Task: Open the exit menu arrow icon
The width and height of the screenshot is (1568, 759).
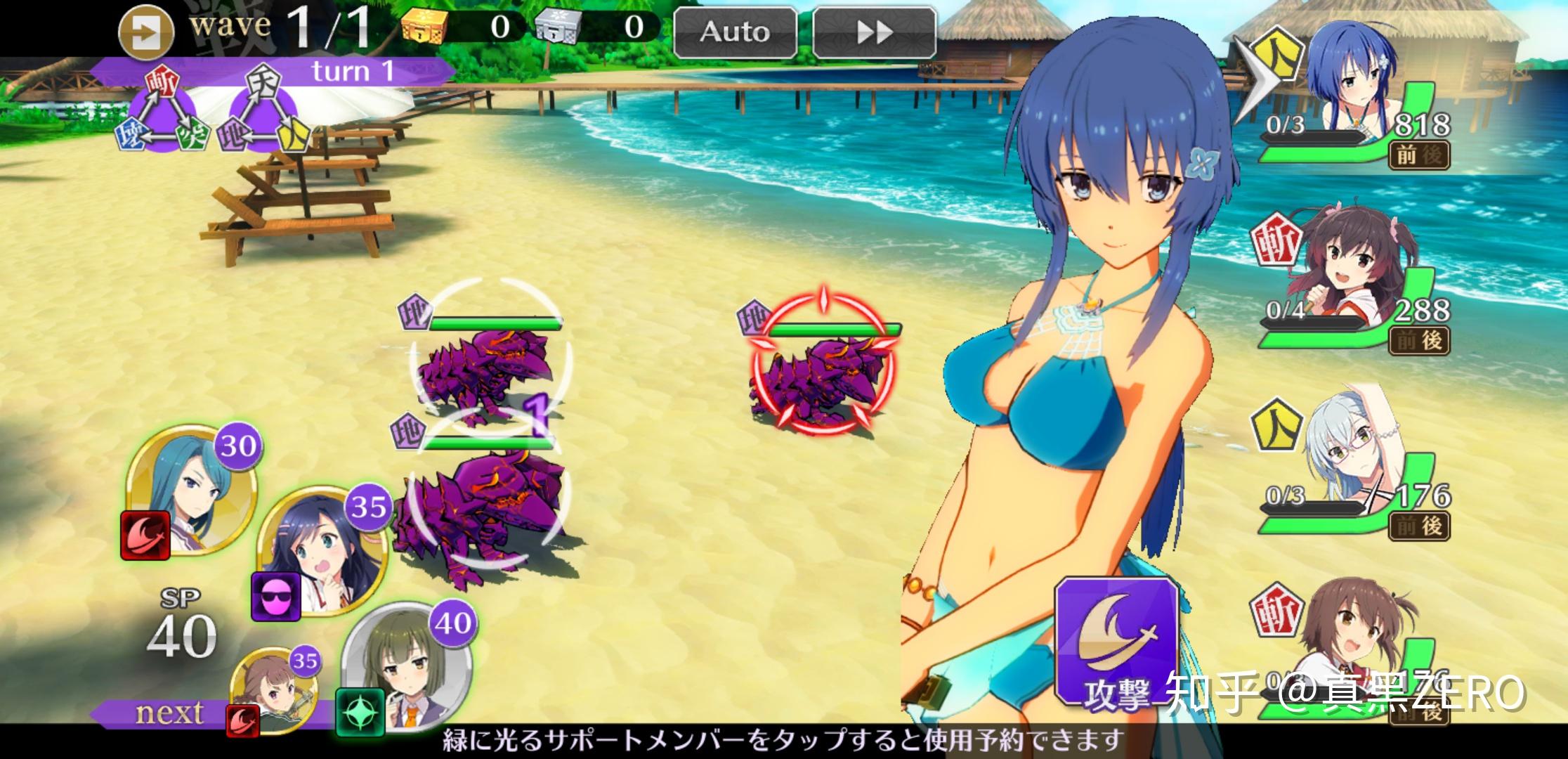Action: [145, 33]
